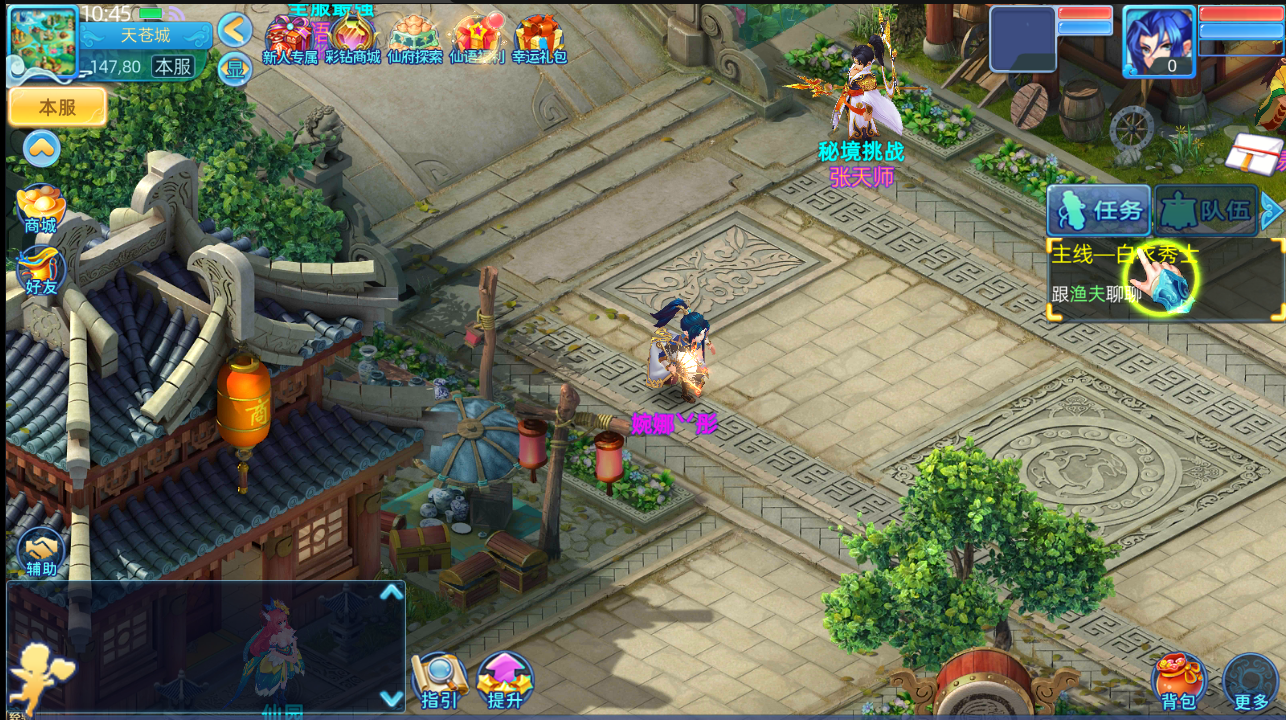Click the round up-arrow collapse button
1286x720 pixels.
(x=42, y=149)
